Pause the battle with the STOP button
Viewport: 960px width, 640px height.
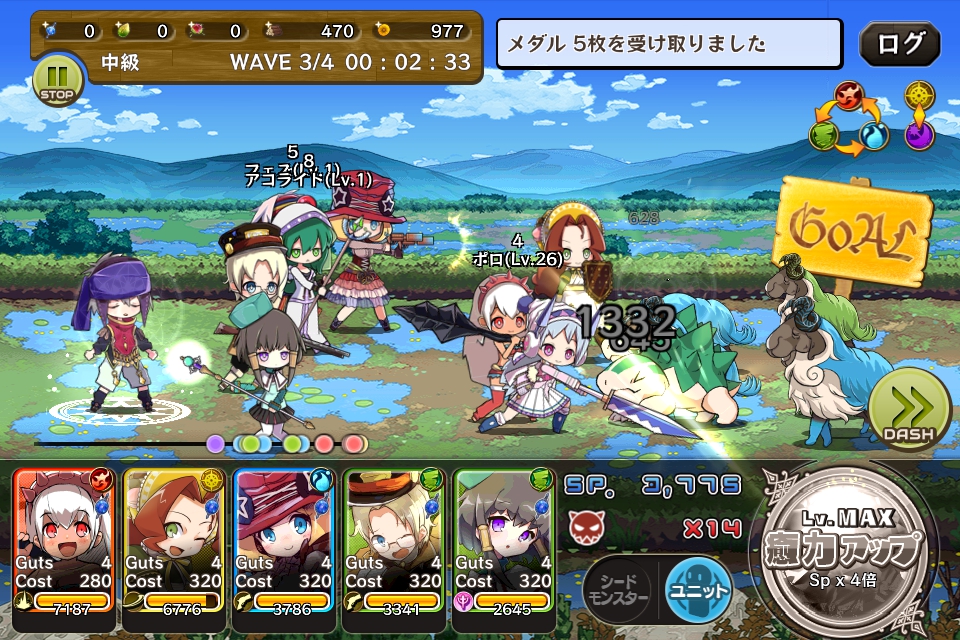click(58, 80)
